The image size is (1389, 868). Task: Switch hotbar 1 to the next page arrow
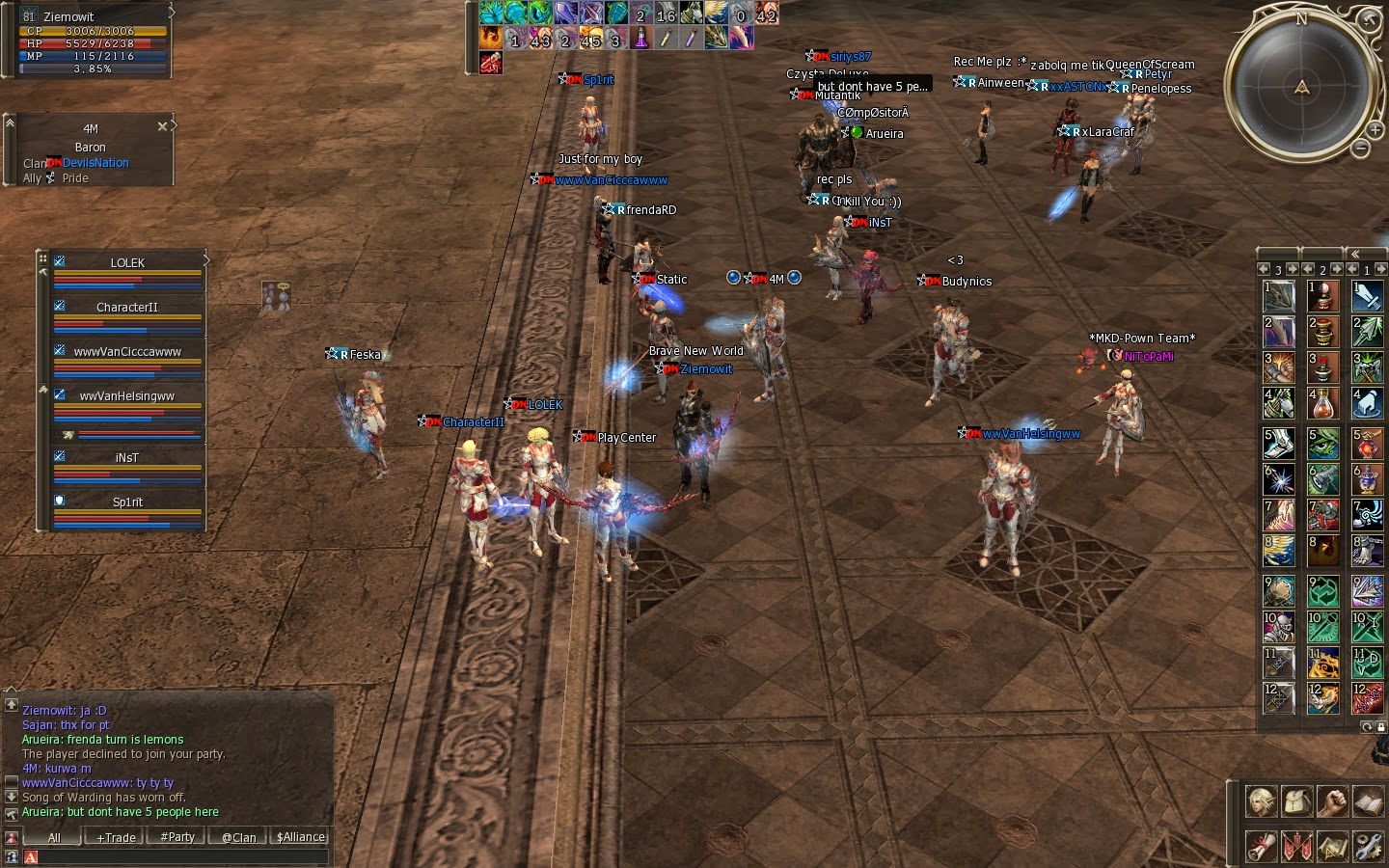coord(1379,270)
